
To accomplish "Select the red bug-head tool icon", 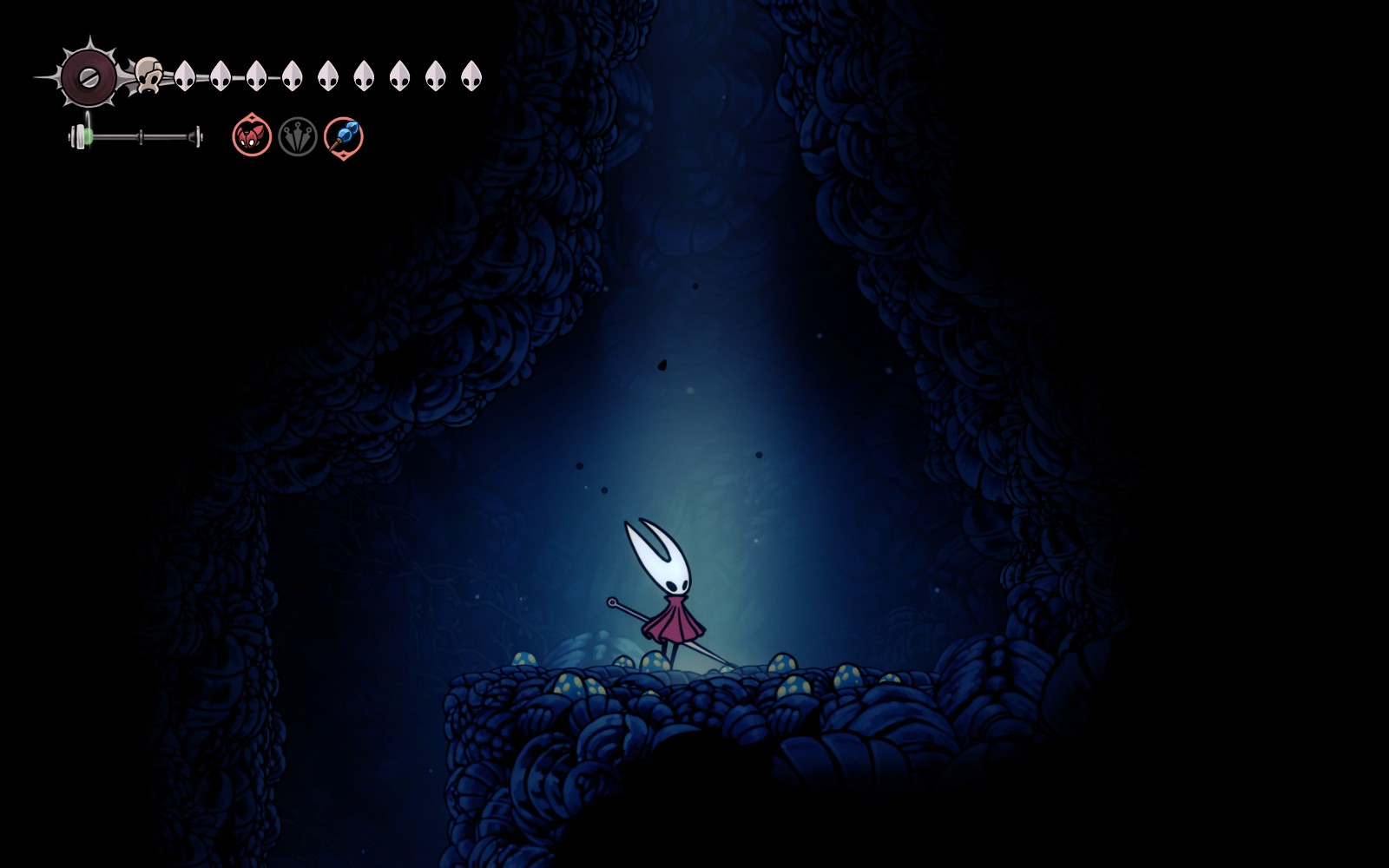I will (x=252, y=137).
